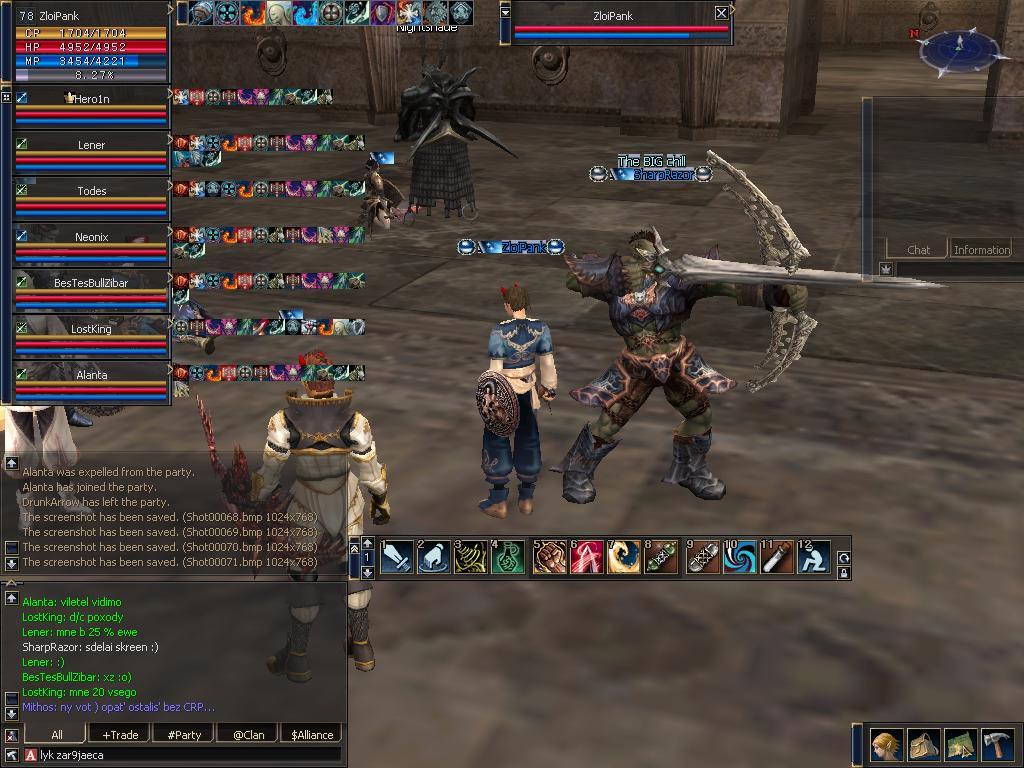Show the @Clan chat tab
This screenshot has height=768, width=1024.
248,735
